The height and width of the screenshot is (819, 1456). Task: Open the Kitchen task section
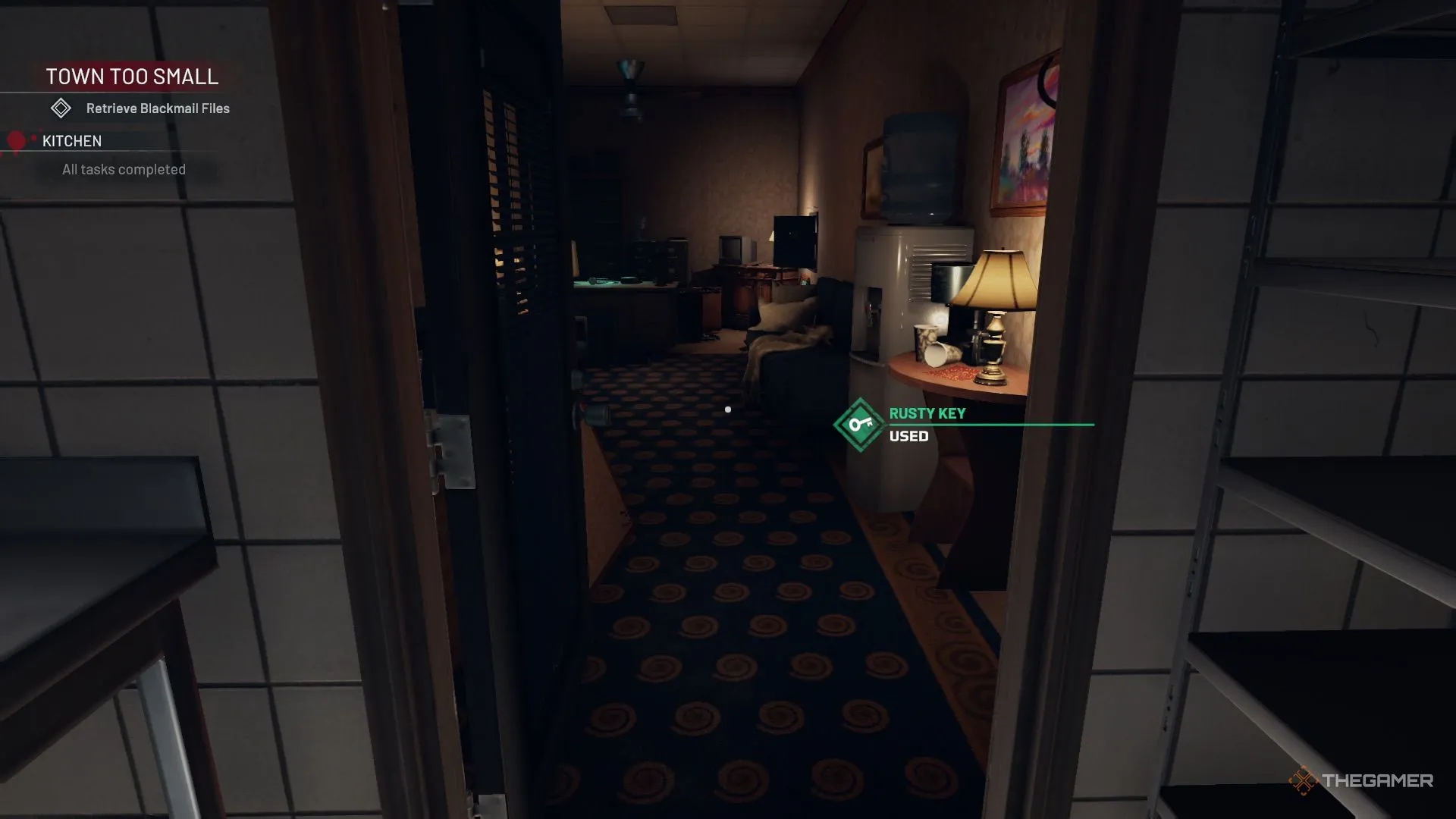click(72, 141)
